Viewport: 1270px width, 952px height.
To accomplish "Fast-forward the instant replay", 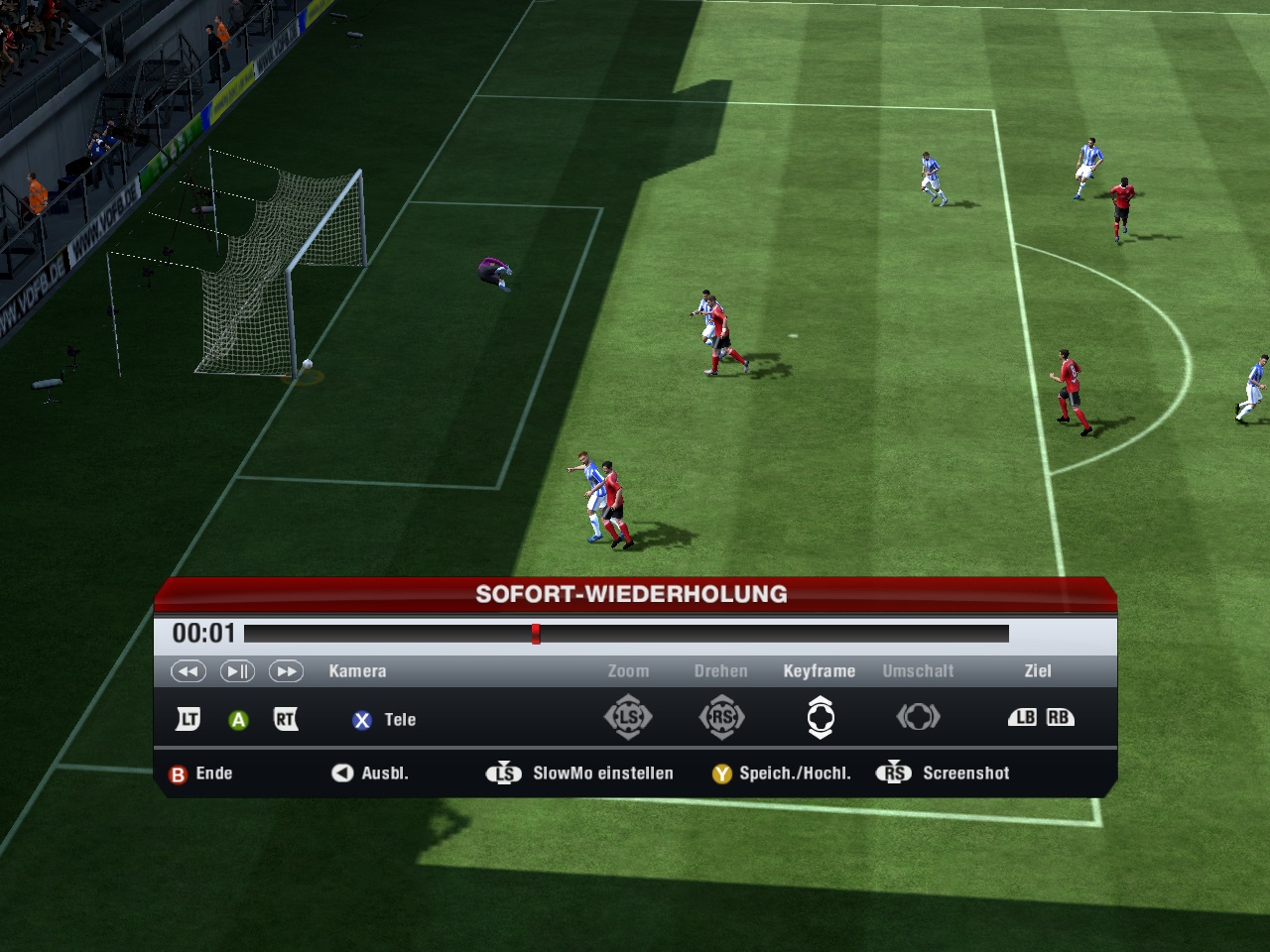I will coord(286,671).
